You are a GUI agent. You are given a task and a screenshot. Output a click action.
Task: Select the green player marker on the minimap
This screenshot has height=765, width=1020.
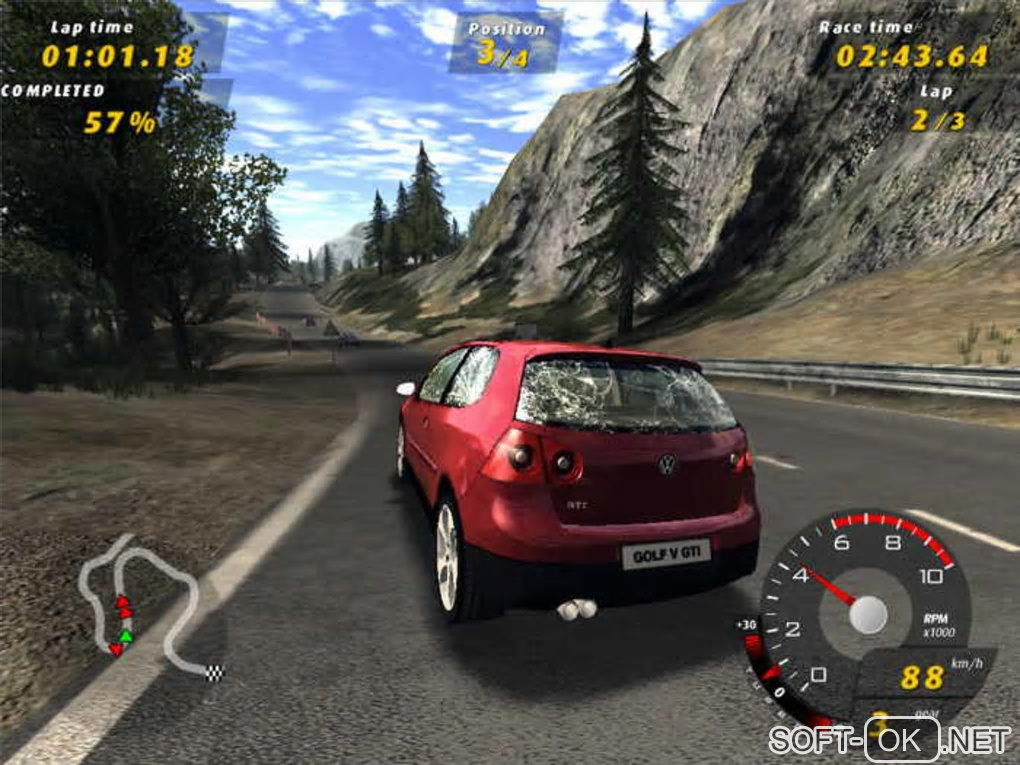pyautogui.click(x=125, y=636)
